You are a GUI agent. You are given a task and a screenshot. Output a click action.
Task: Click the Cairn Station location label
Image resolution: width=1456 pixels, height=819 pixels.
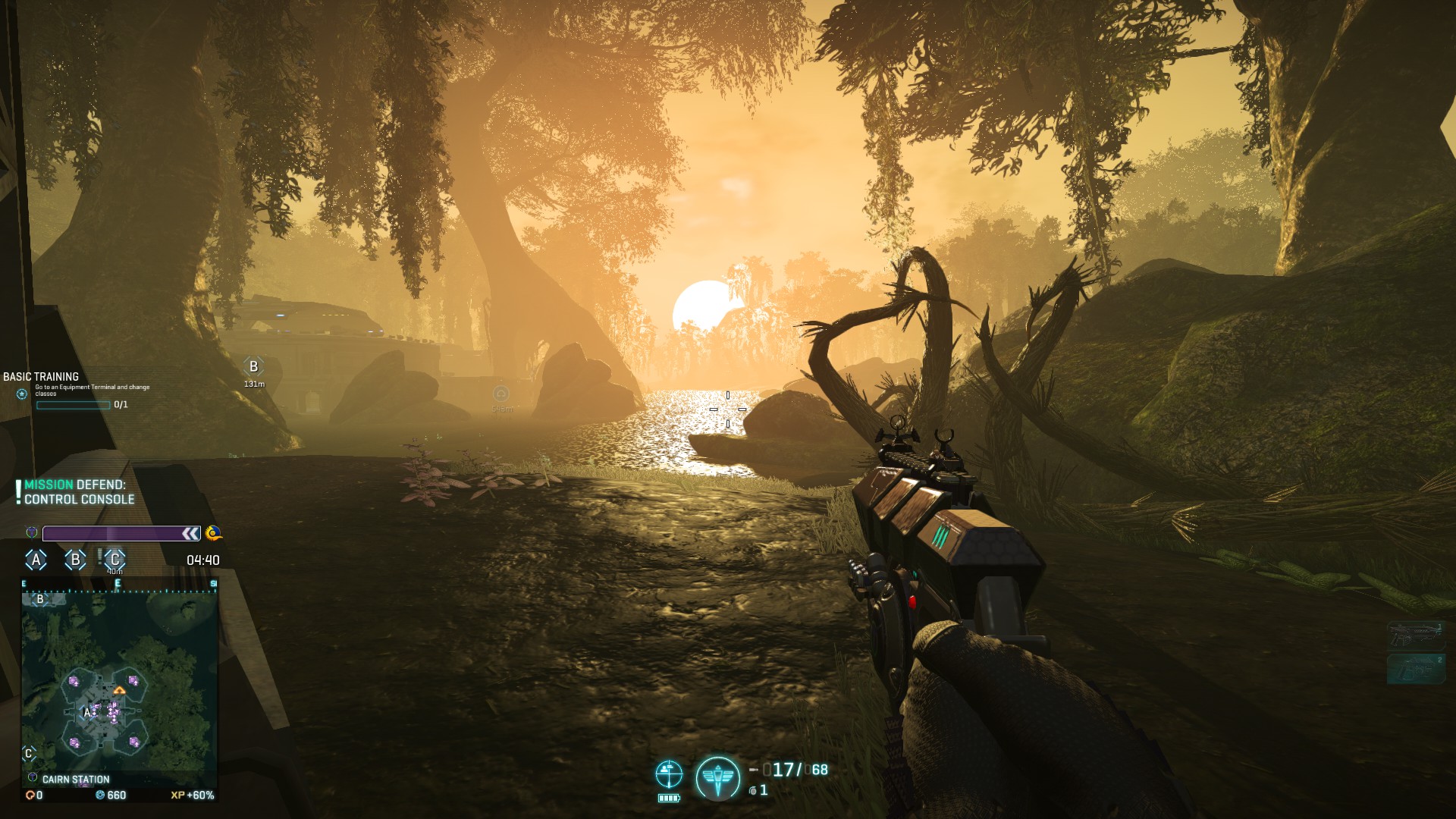pyautogui.click(x=75, y=780)
